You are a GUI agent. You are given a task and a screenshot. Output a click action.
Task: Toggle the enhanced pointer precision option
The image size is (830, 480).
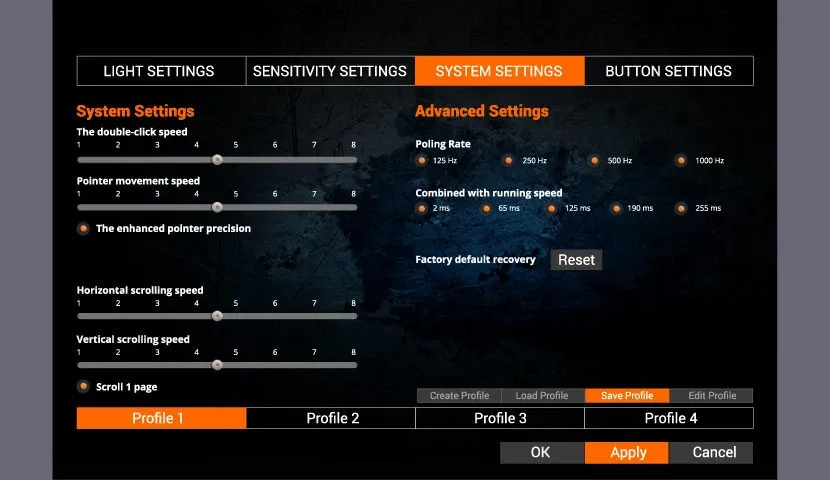pyautogui.click(x=83, y=228)
